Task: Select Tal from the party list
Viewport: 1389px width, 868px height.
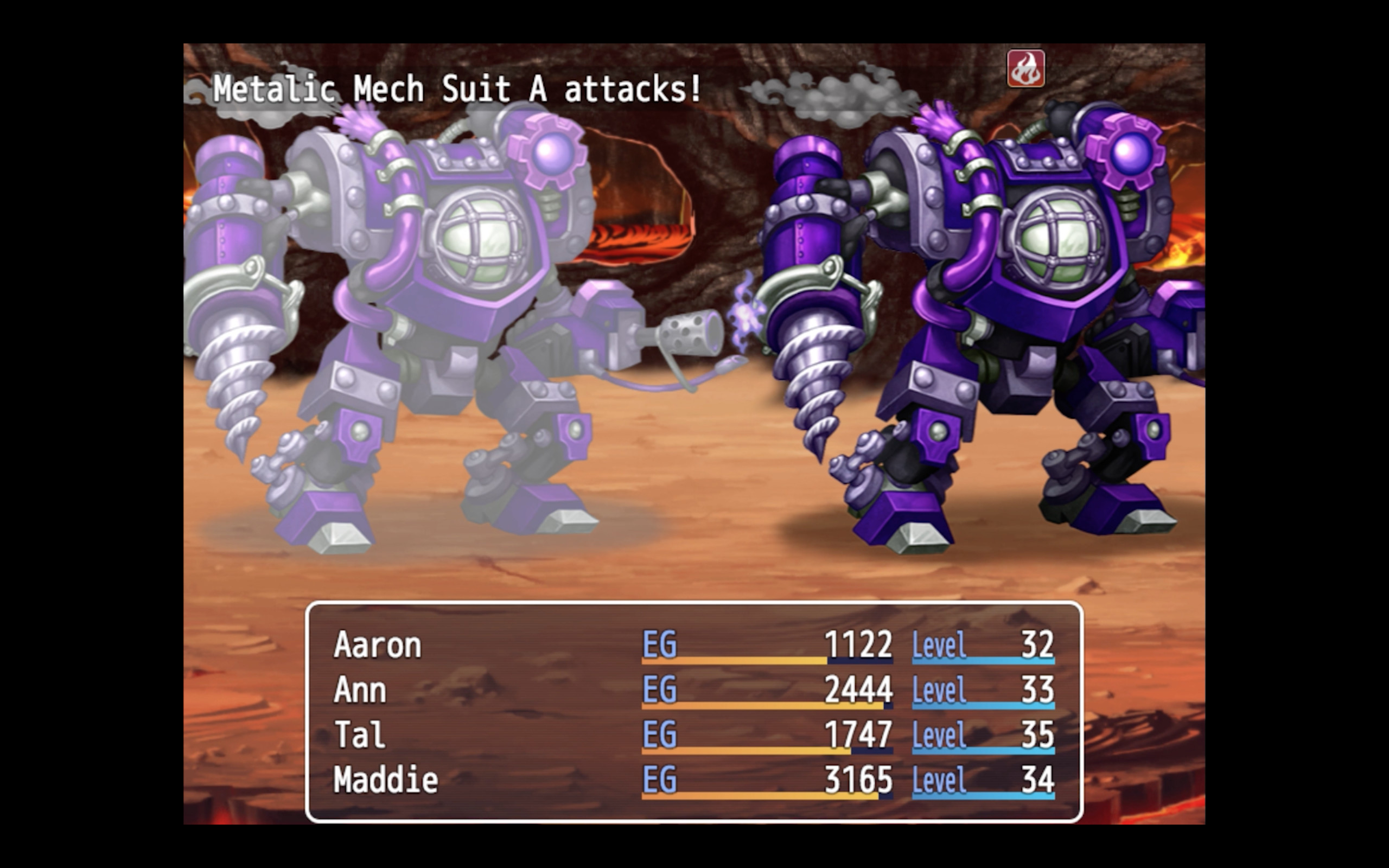Action: (x=360, y=733)
